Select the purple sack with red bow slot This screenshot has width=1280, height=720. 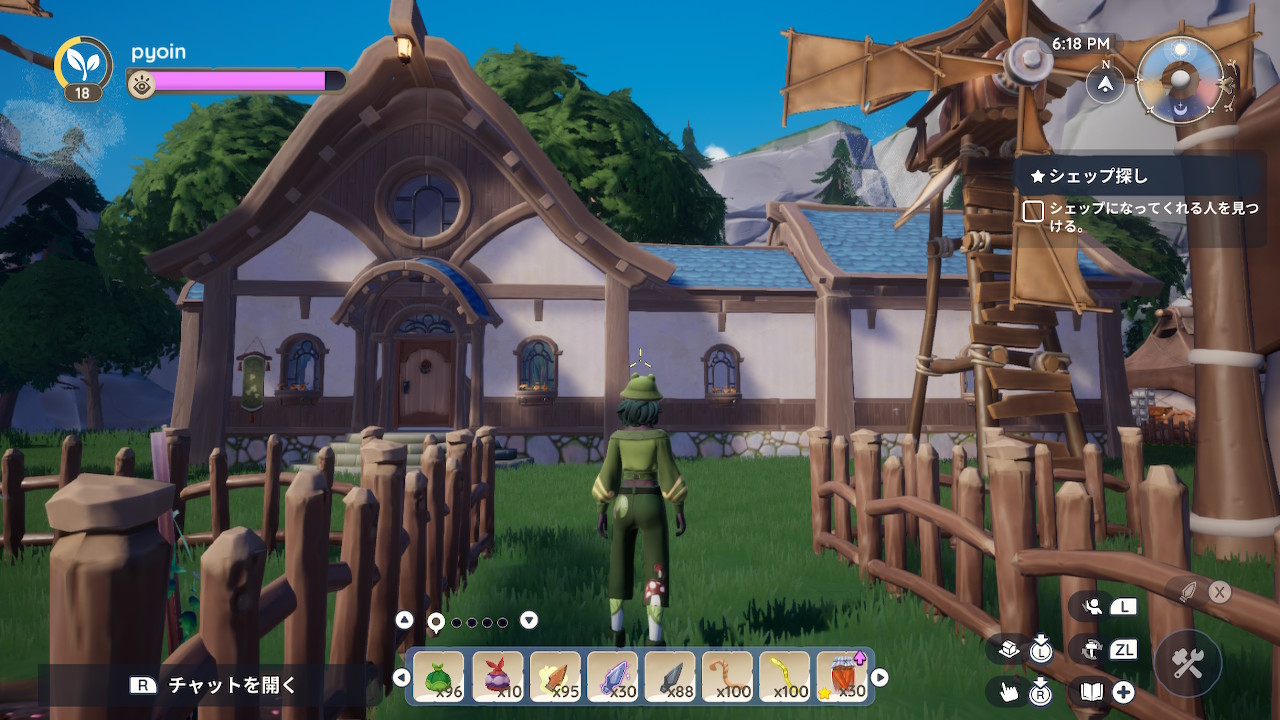coord(497,677)
